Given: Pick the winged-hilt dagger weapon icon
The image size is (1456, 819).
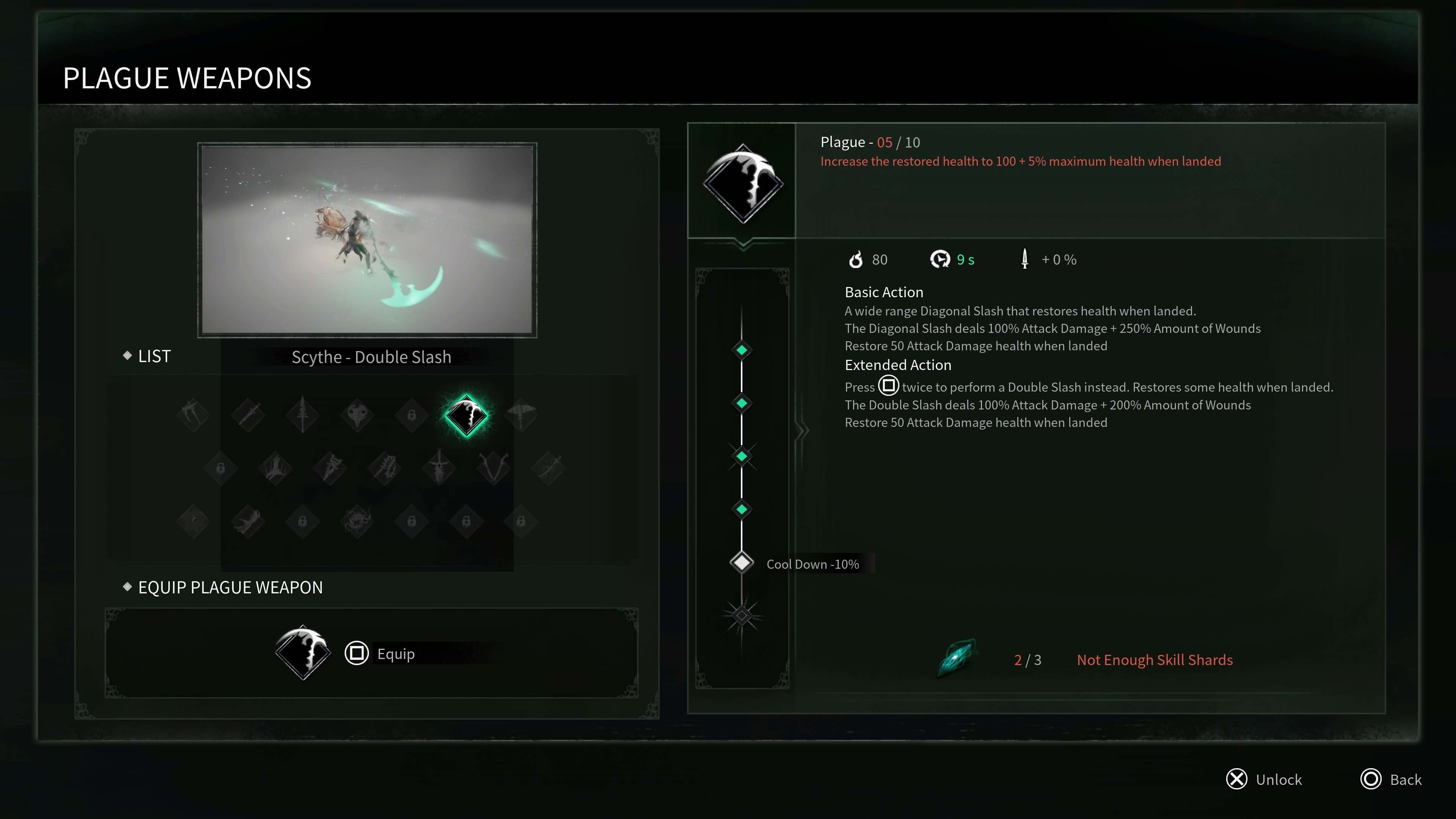Looking at the screenshot, I should tap(439, 468).
